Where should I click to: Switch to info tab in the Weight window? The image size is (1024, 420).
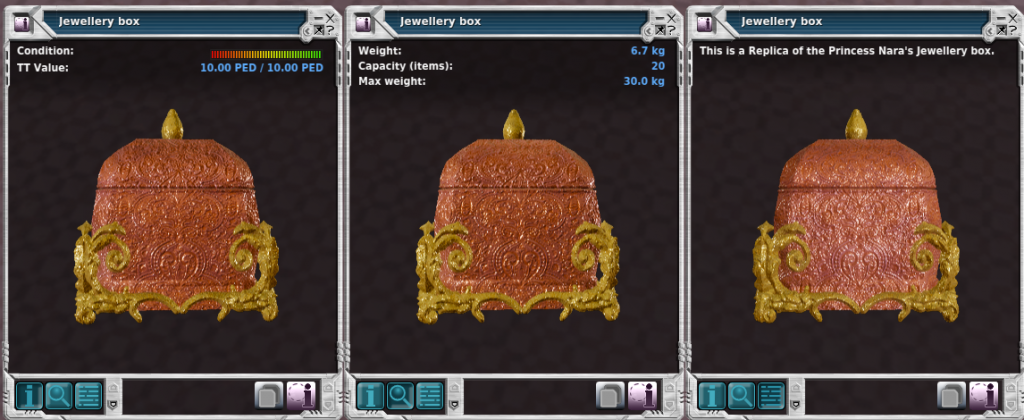(x=371, y=394)
